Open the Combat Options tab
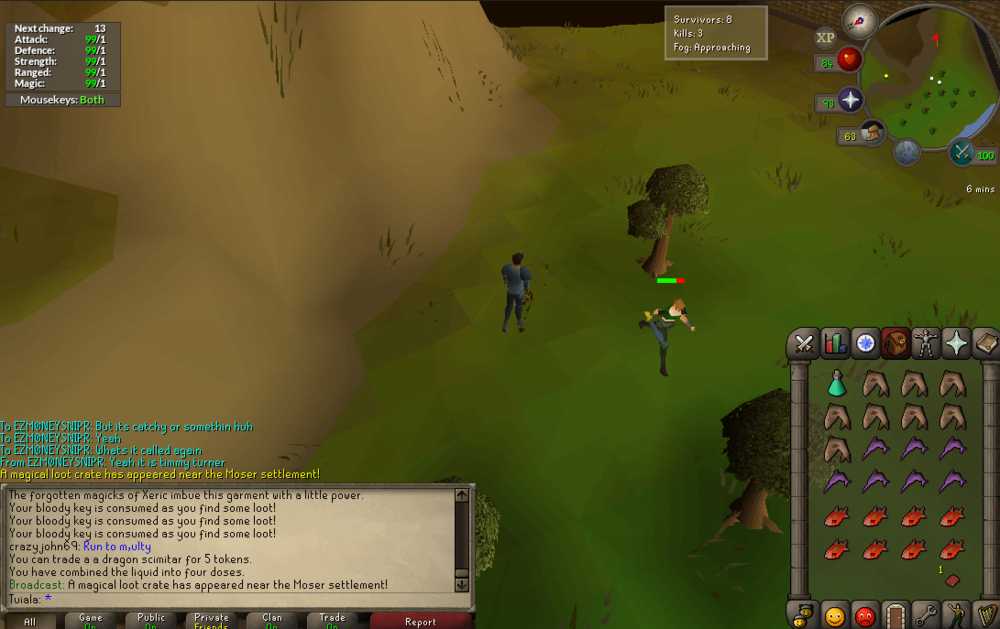This screenshot has width=1000, height=629. (x=803, y=344)
